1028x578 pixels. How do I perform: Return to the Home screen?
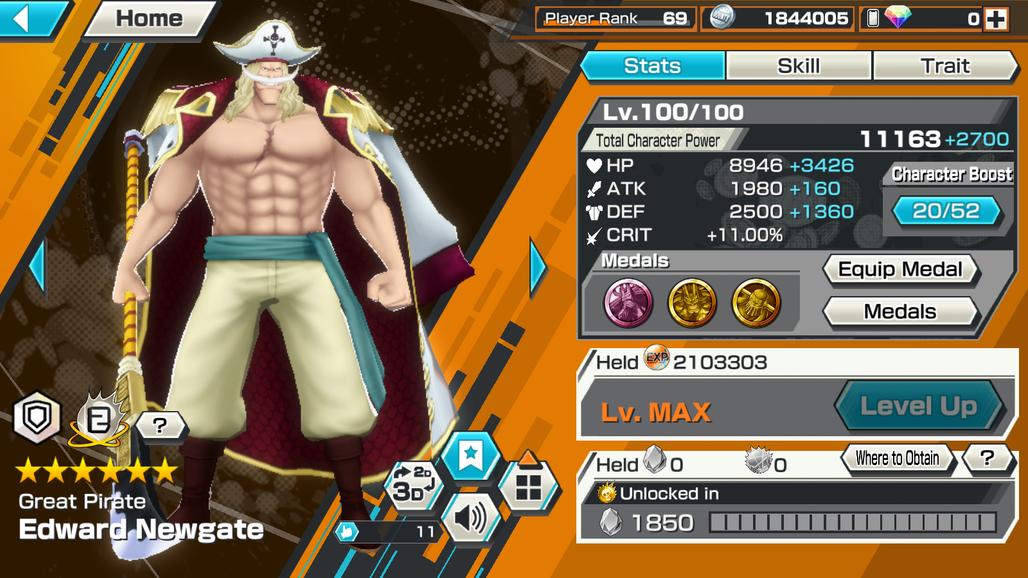(150, 18)
